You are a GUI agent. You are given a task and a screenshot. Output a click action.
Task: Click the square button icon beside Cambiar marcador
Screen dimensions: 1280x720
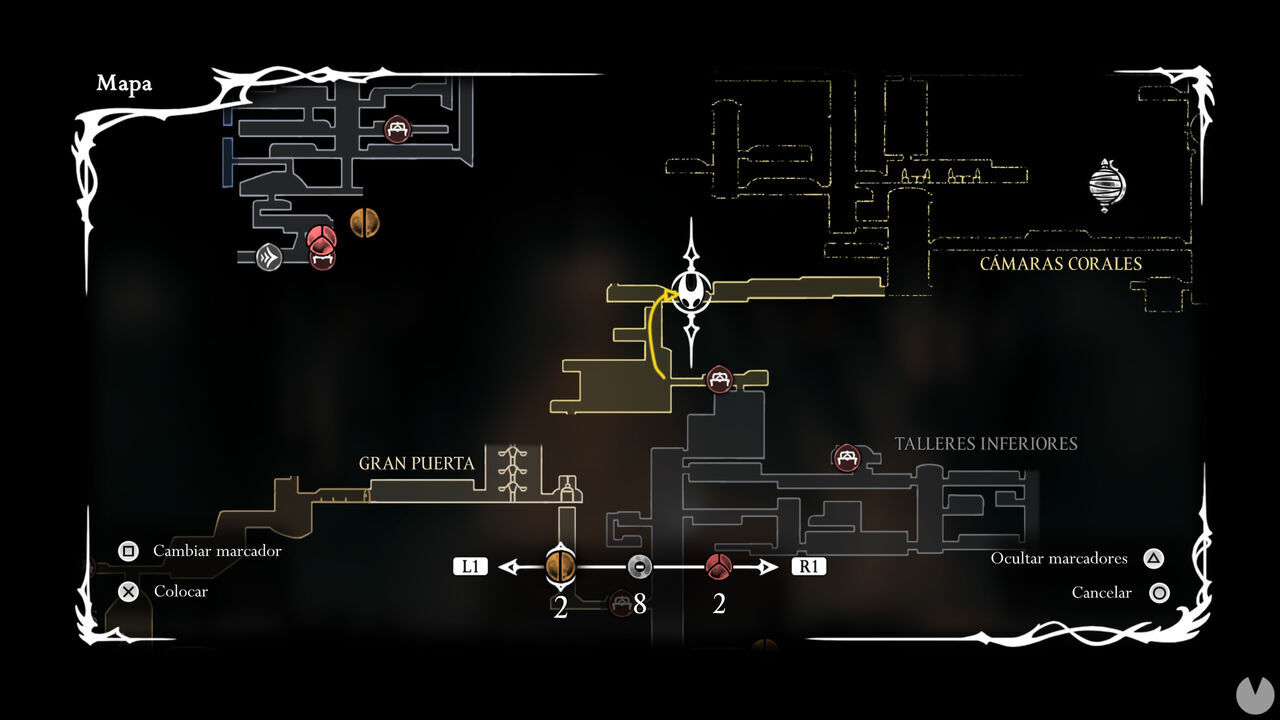coord(128,551)
